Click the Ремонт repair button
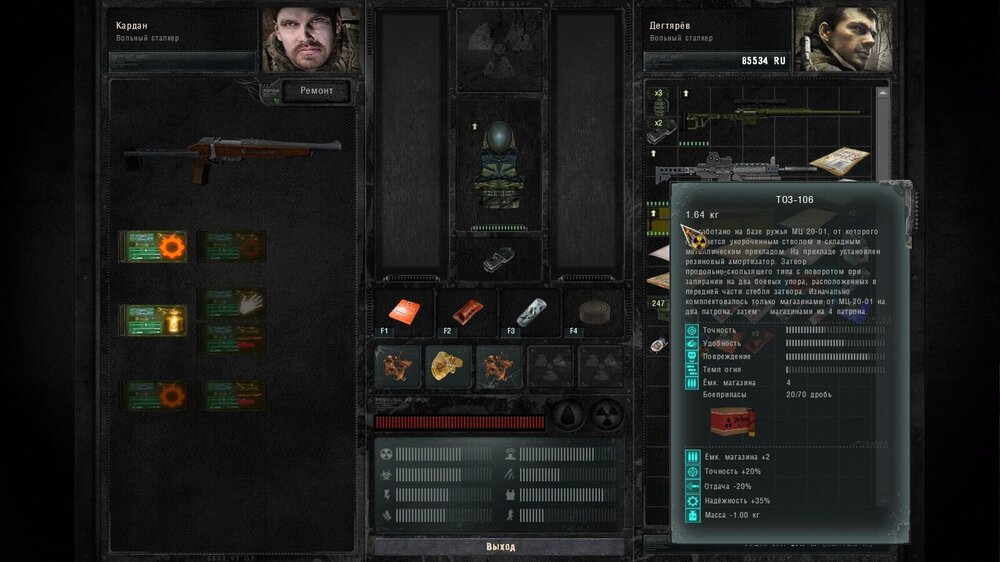 316,92
